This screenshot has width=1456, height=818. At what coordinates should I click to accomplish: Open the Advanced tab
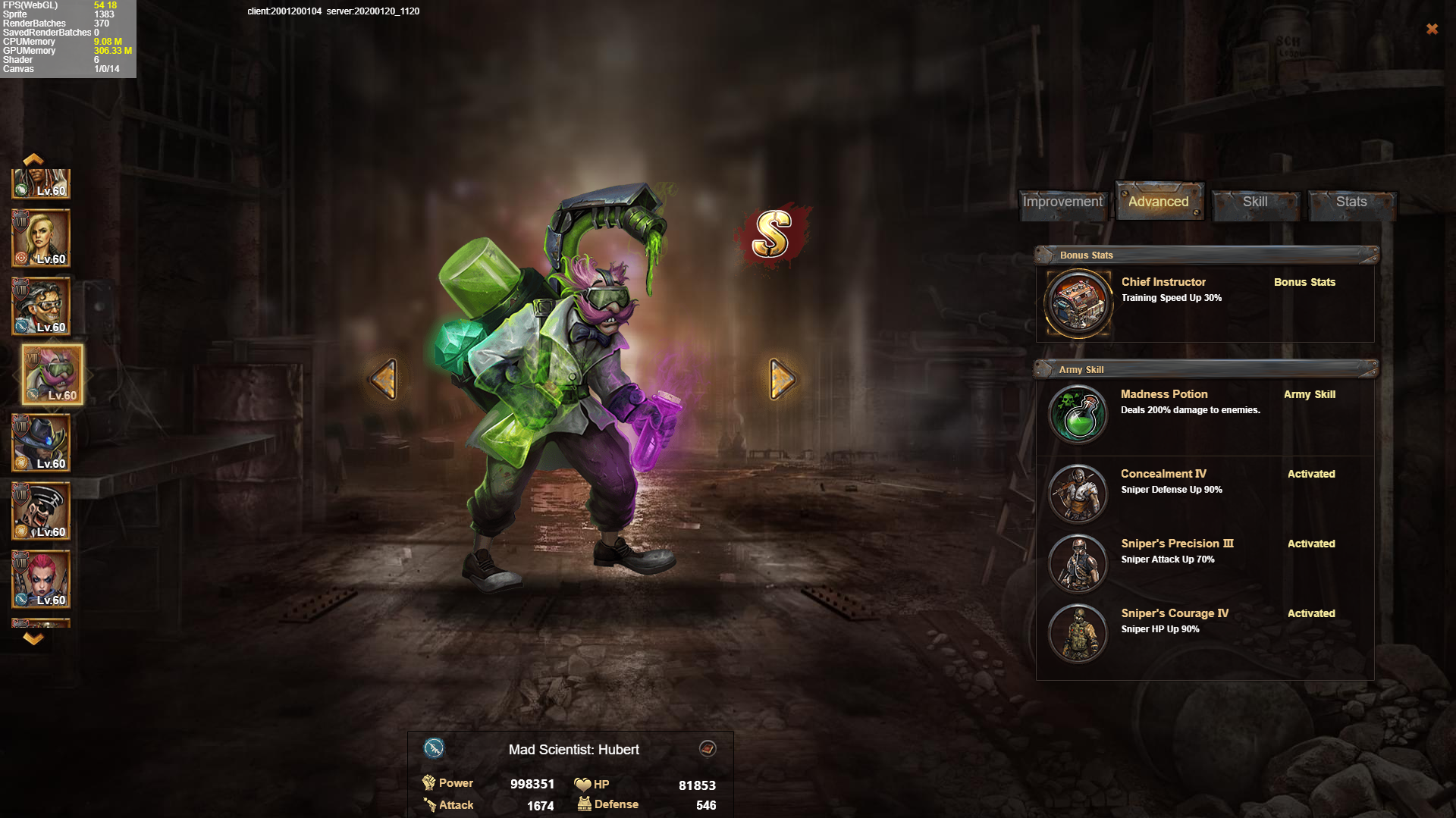point(1158,202)
